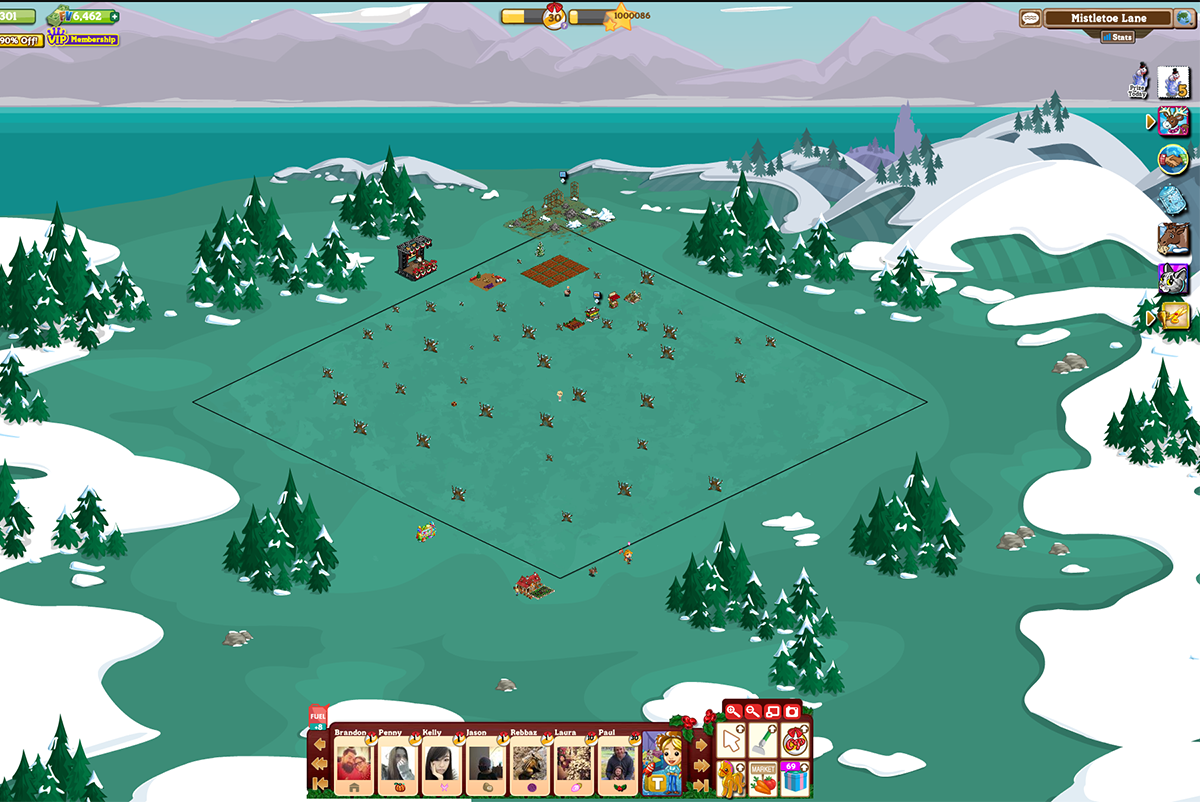Add more Farm Cash with plus button
Viewport: 1200px width, 802px height.
coord(113,16)
